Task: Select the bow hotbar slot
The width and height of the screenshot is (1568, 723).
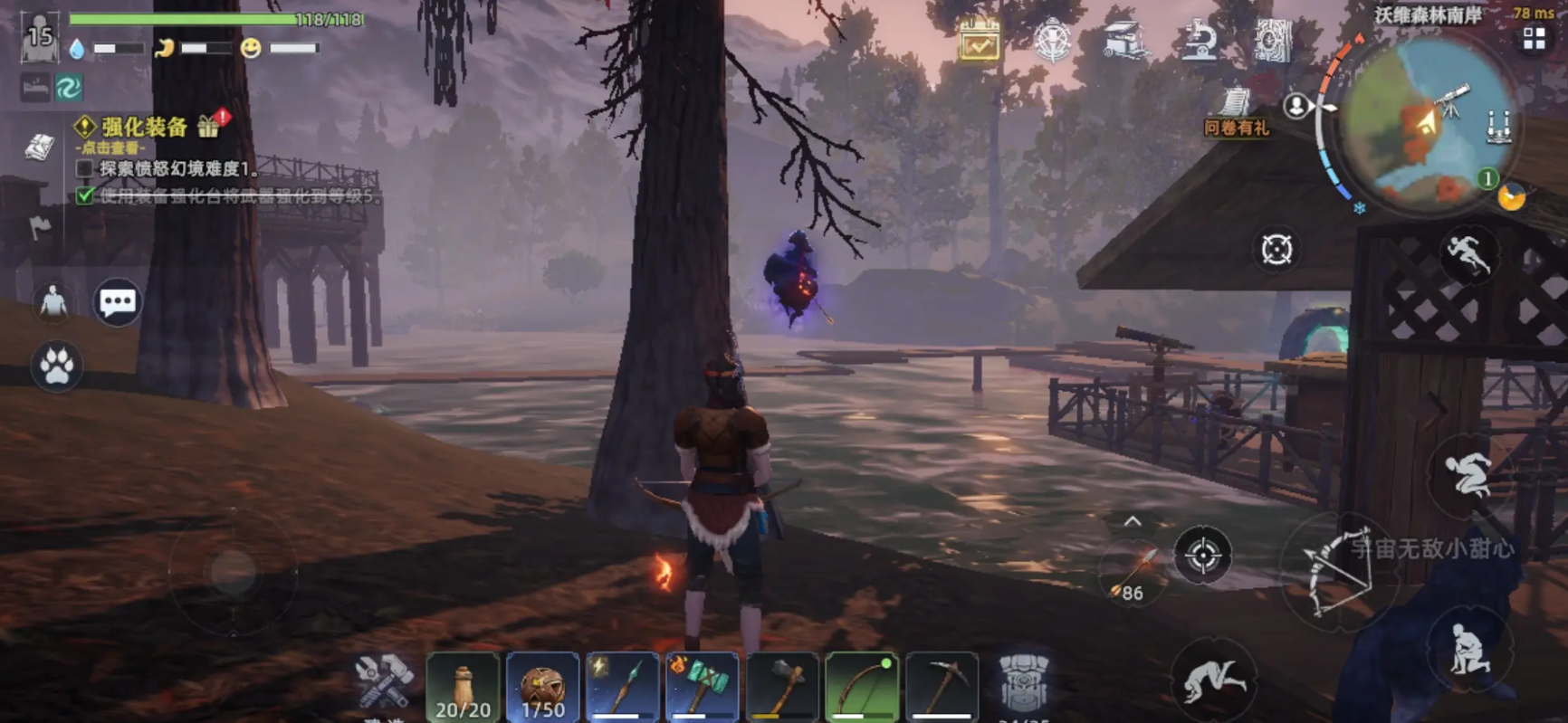Action: 861,687
